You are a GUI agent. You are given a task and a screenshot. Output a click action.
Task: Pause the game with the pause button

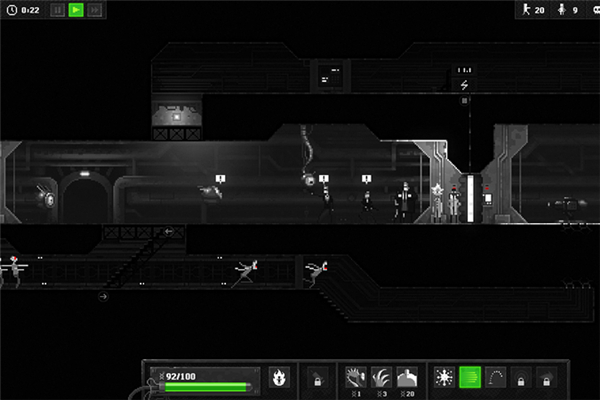coord(57,10)
